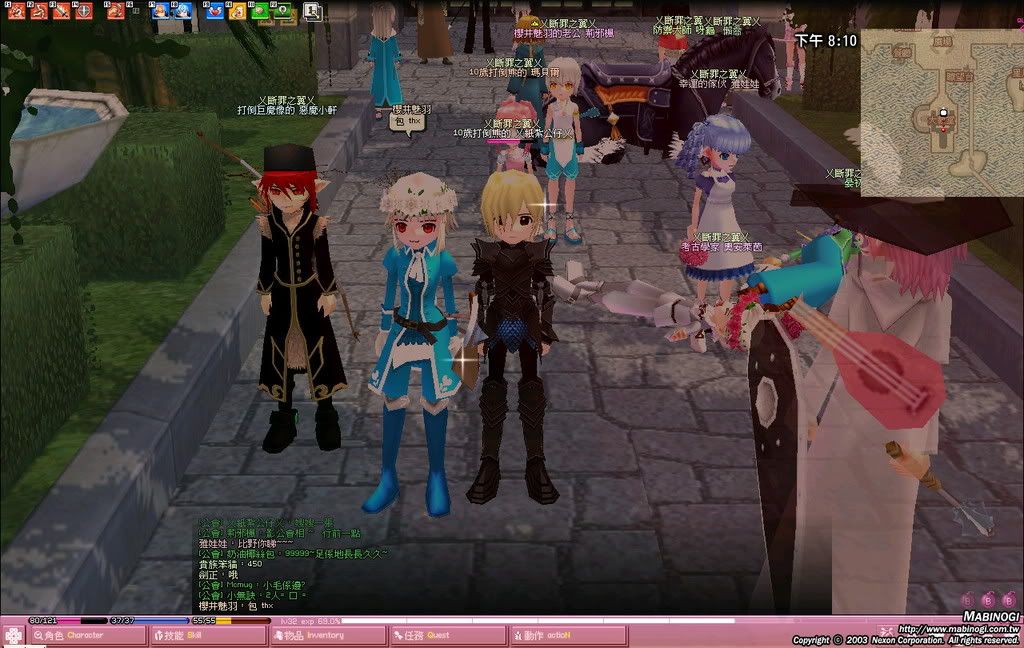Activate the round shield defense skill icon

pos(84,11)
